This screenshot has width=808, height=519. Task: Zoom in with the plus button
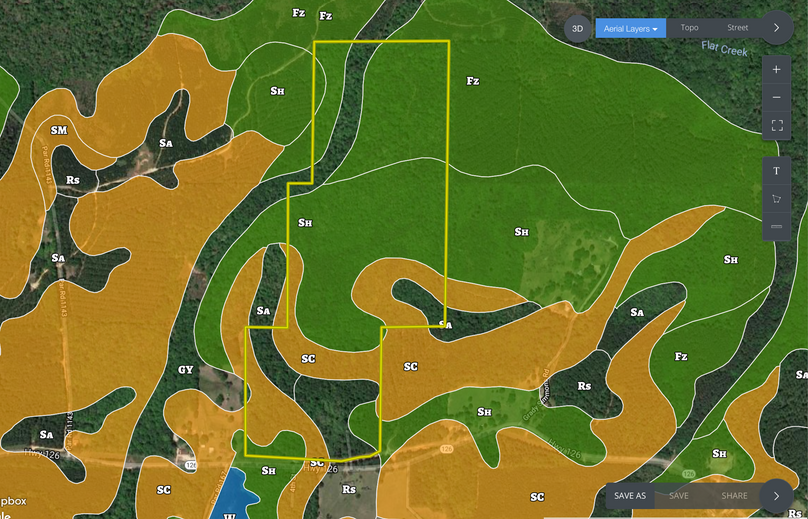[x=777, y=70]
